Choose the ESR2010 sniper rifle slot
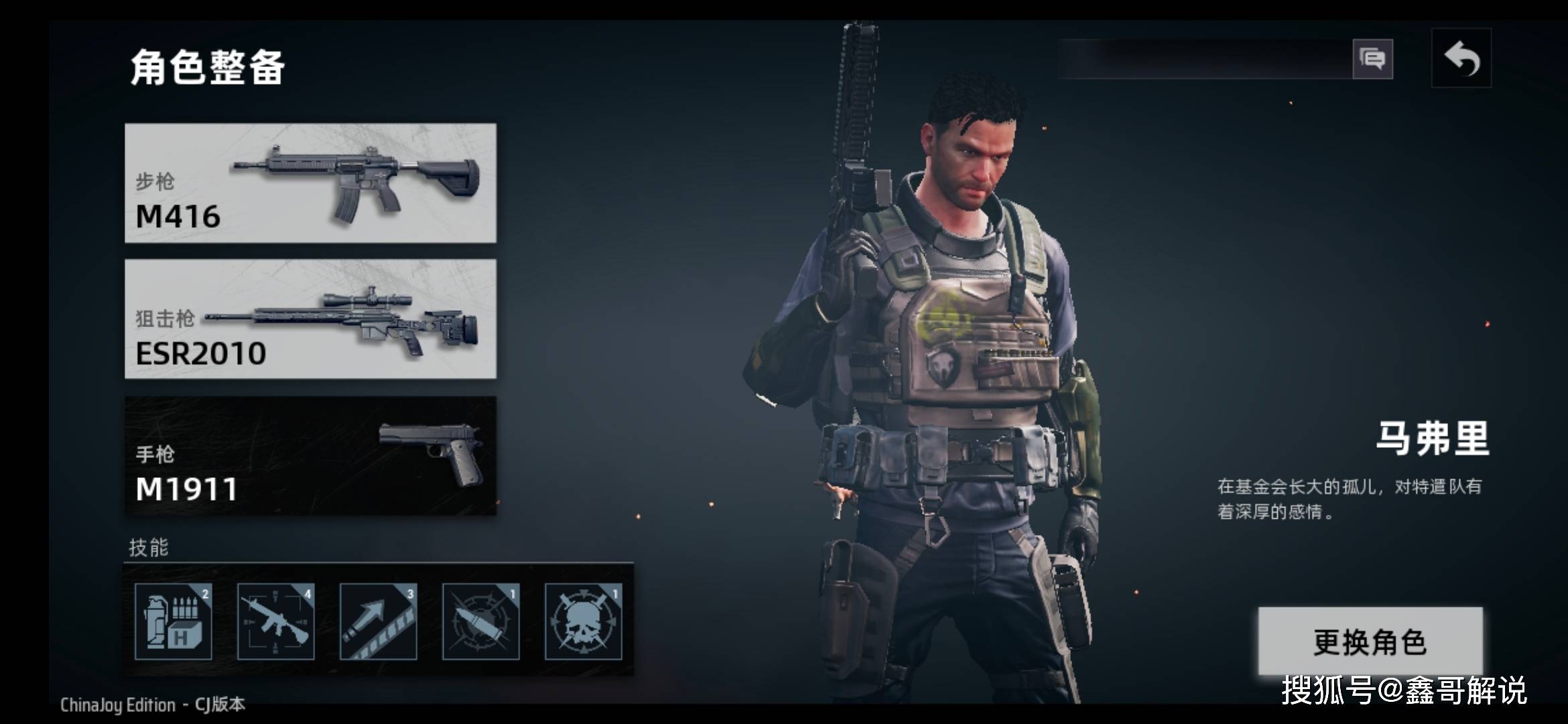The height and width of the screenshot is (724, 1568). coord(310,319)
